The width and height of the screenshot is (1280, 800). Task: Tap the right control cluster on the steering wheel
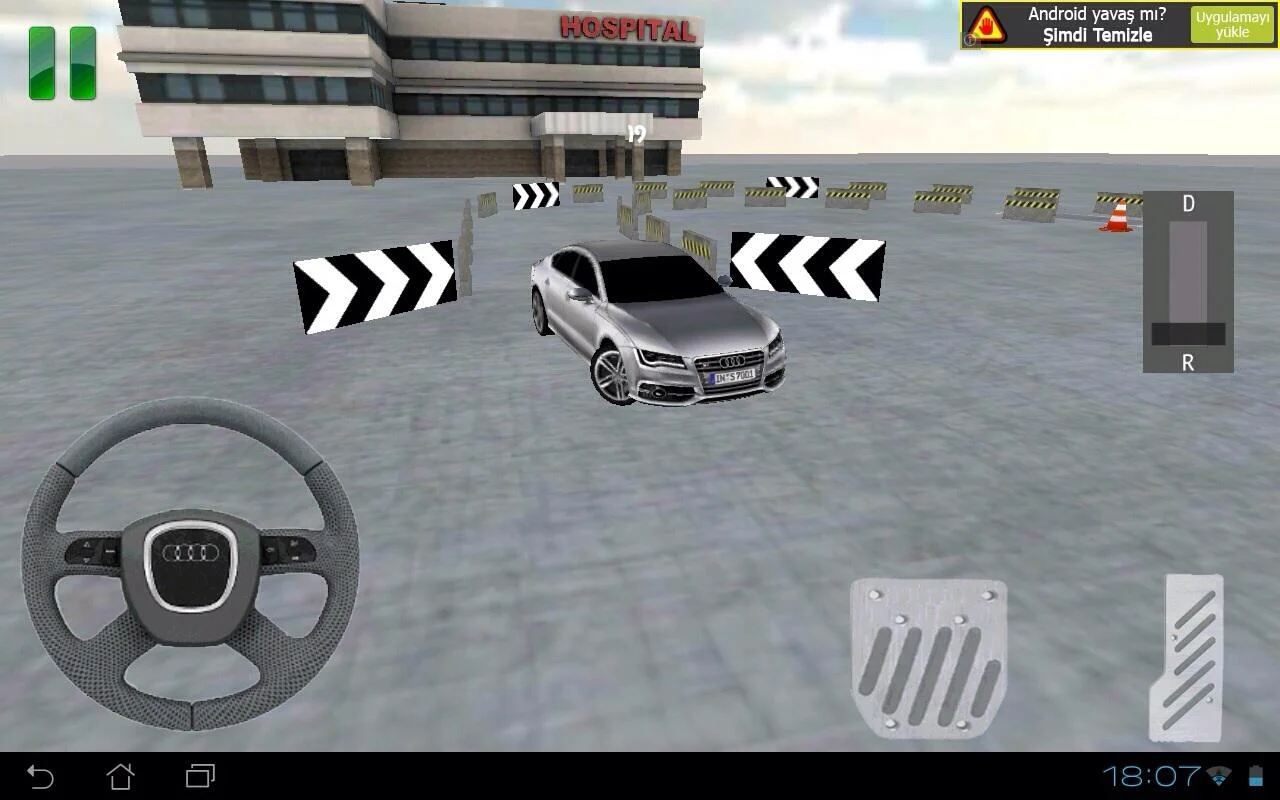[x=285, y=548]
